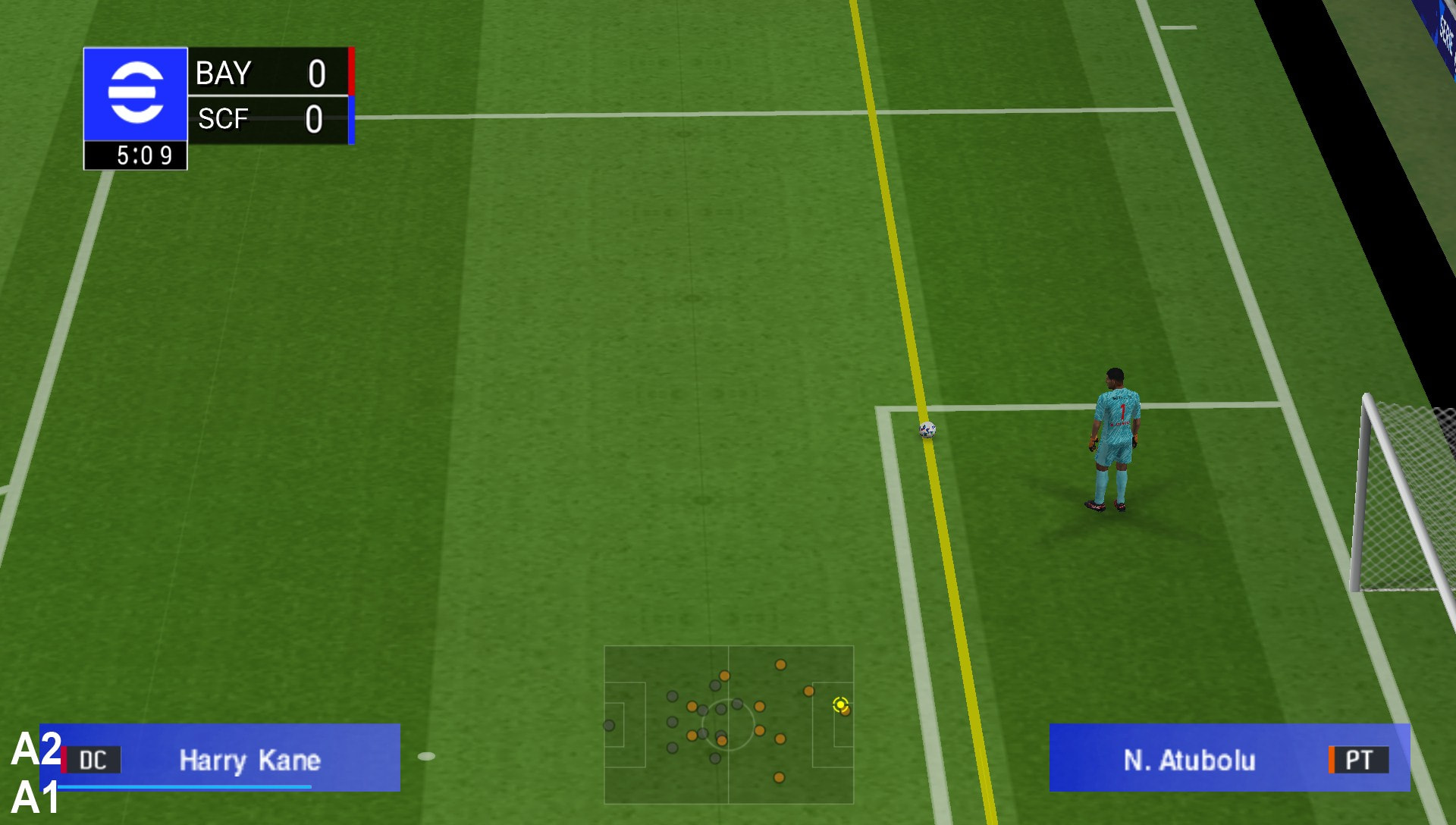Click the ball icon near the penalty box
1456x825 pixels.
pos(925,431)
